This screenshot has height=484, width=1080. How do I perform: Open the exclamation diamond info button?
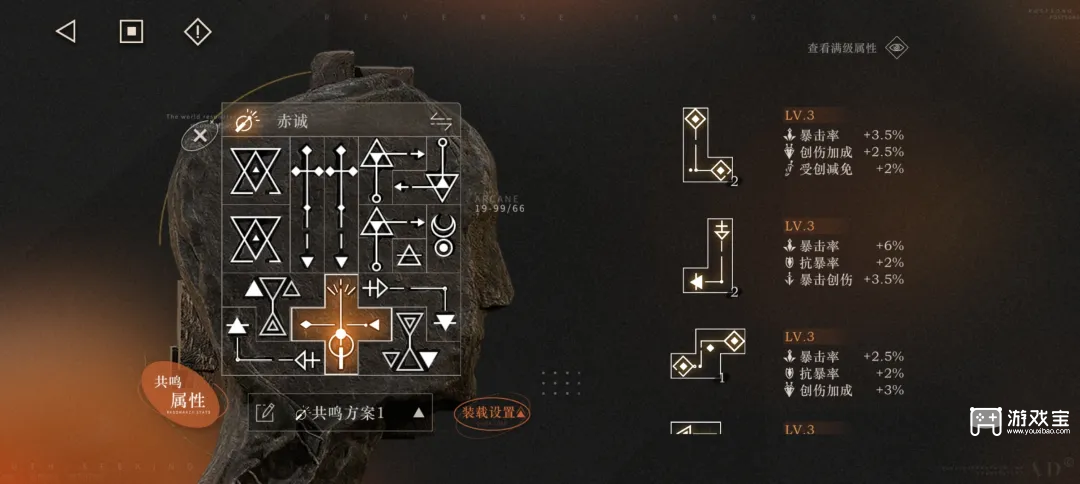(x=198, y=32)
